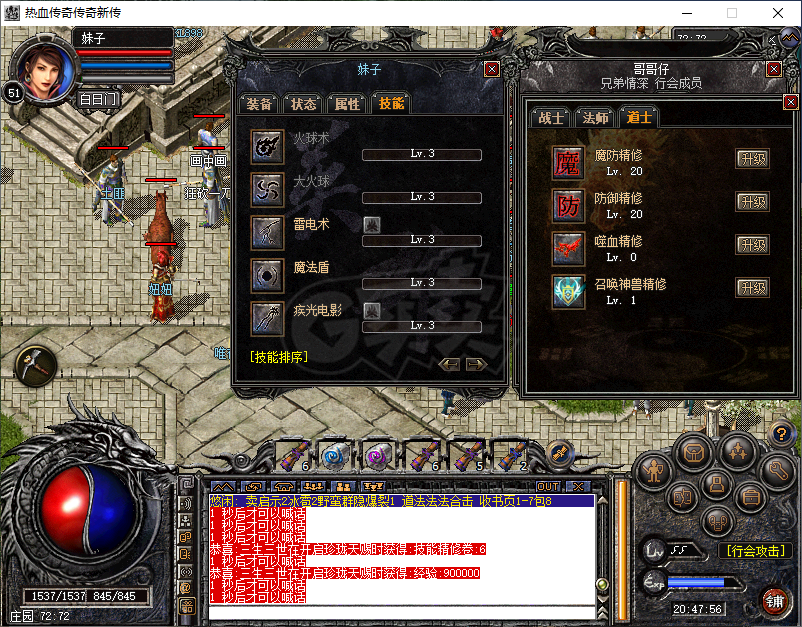Click 升级 for 召唤神兽精修

click(x=752, y=288)
